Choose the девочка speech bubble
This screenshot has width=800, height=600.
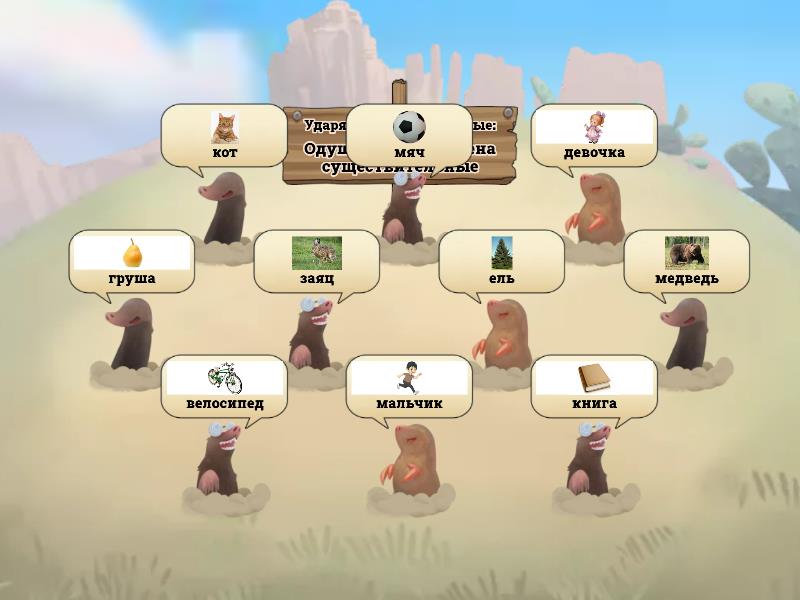[x=594, y=135]
